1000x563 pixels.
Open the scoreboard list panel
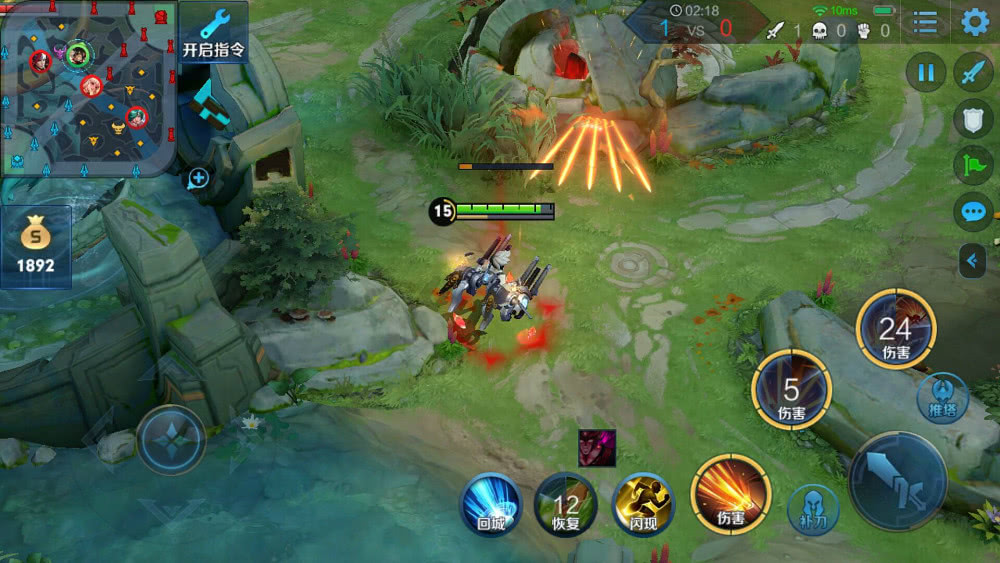925,22
